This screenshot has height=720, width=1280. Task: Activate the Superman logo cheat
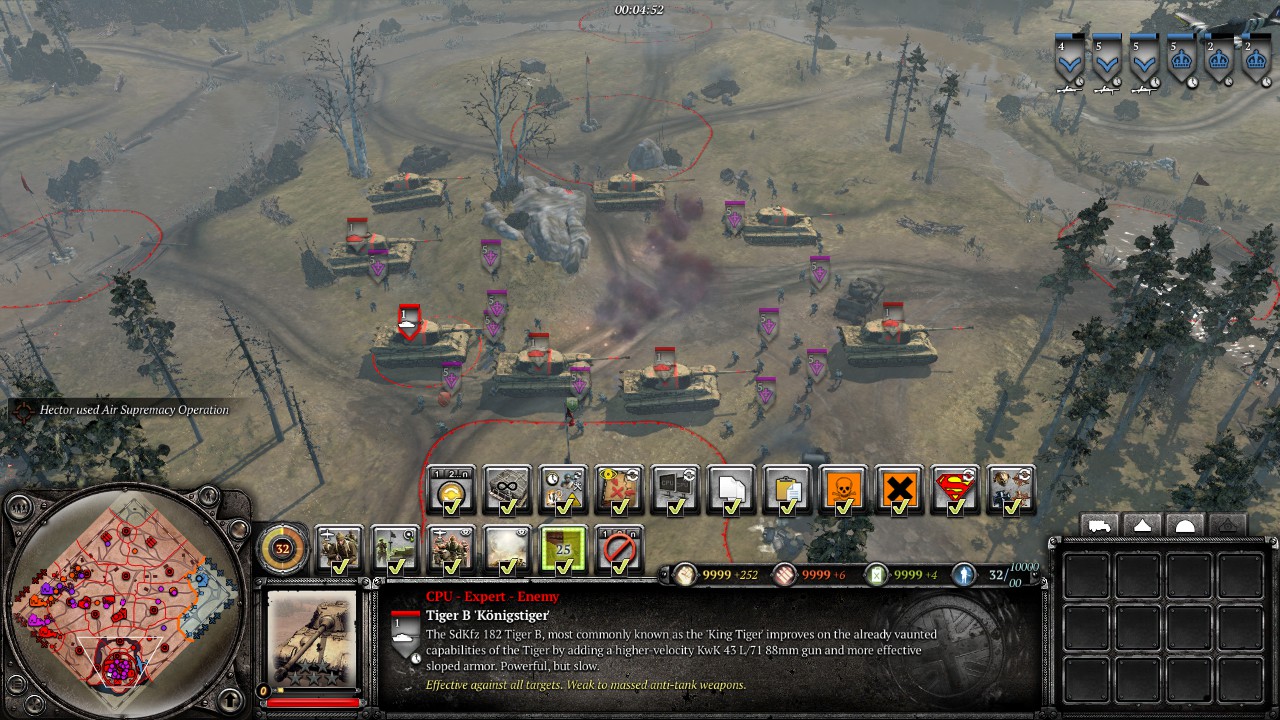(x=955, y=490)
